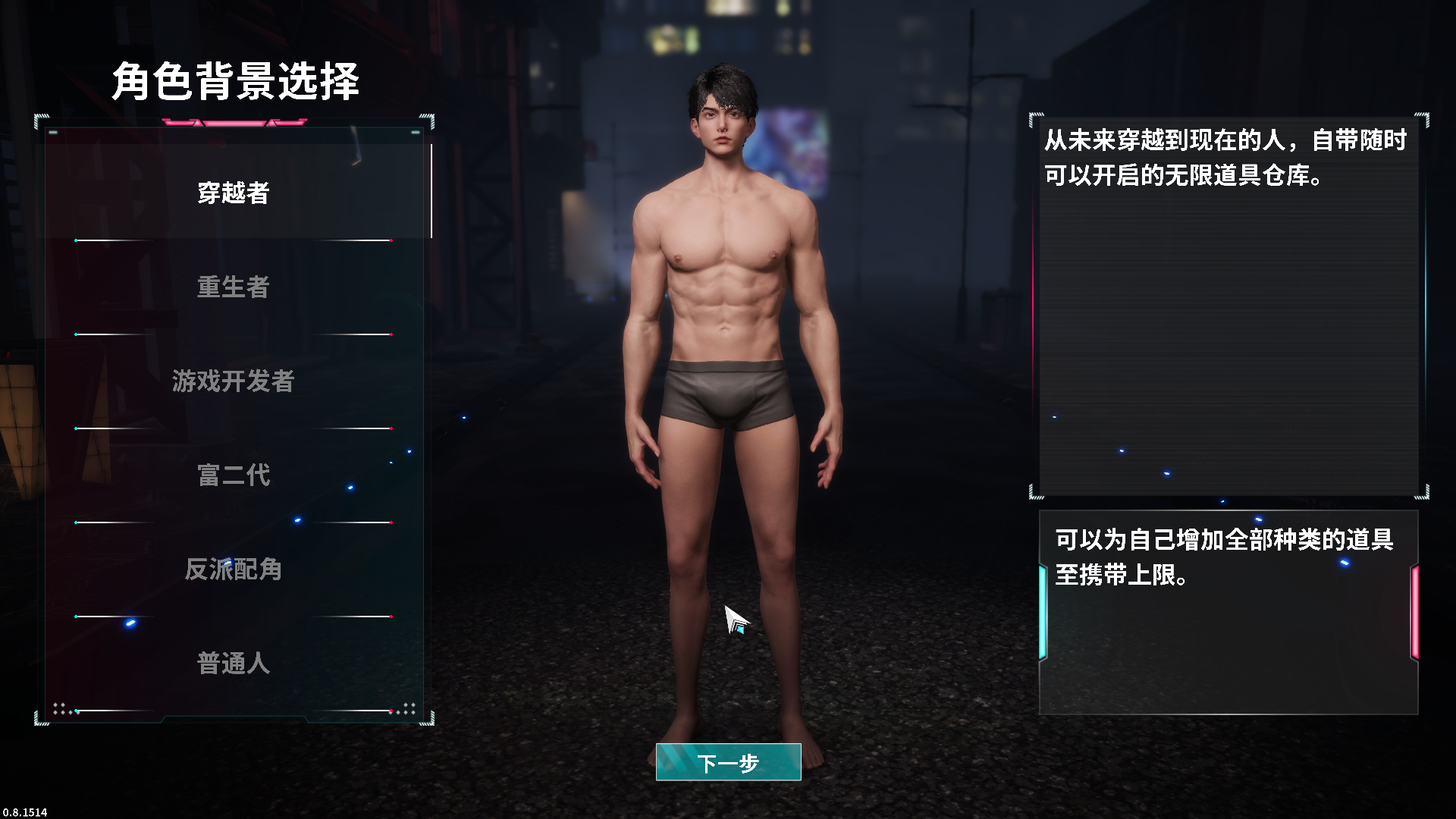
Task: Click the 下一步 button to continue
Action: click(x=728, y=762)
